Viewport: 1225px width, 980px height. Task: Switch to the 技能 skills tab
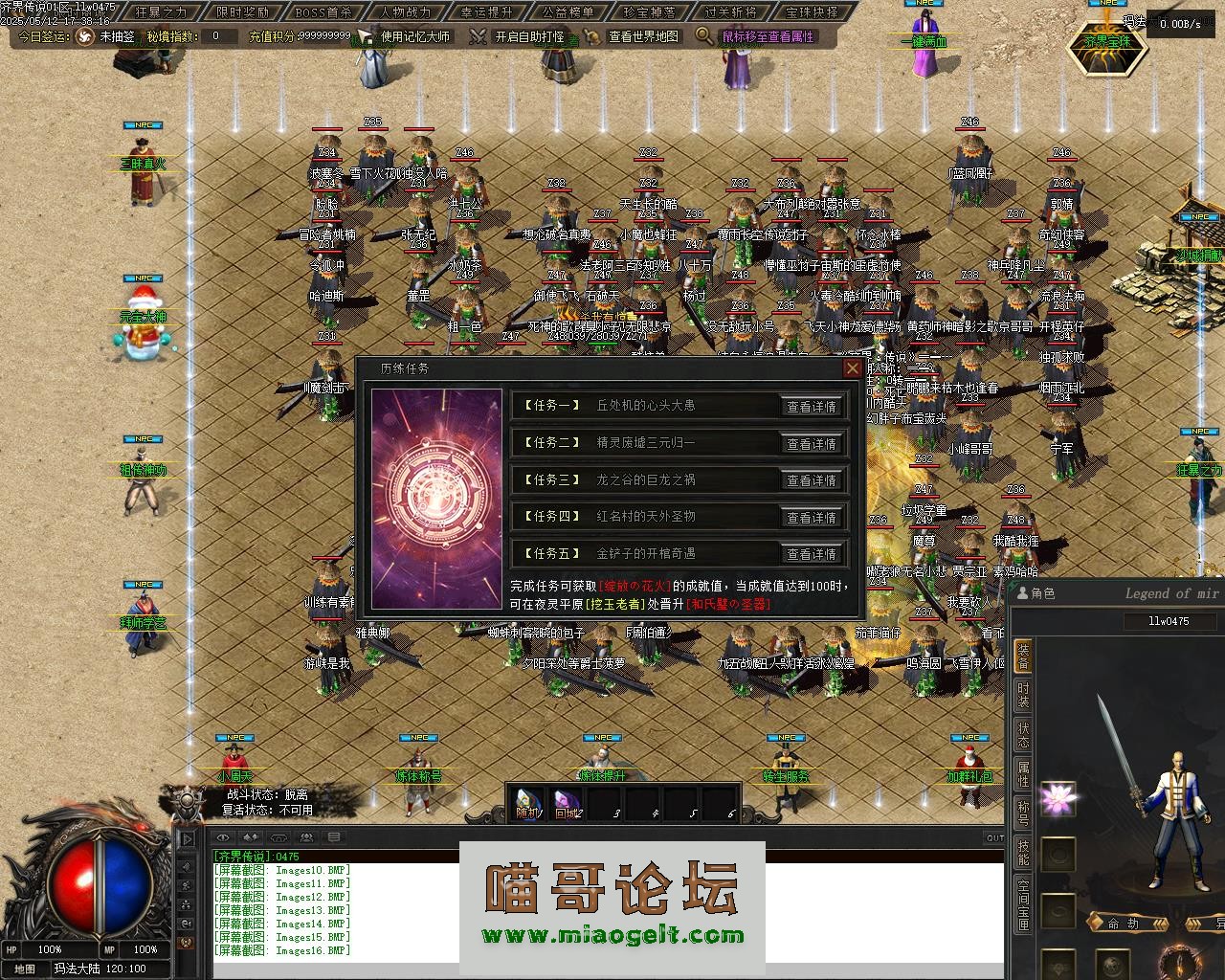pos(1023,852)
